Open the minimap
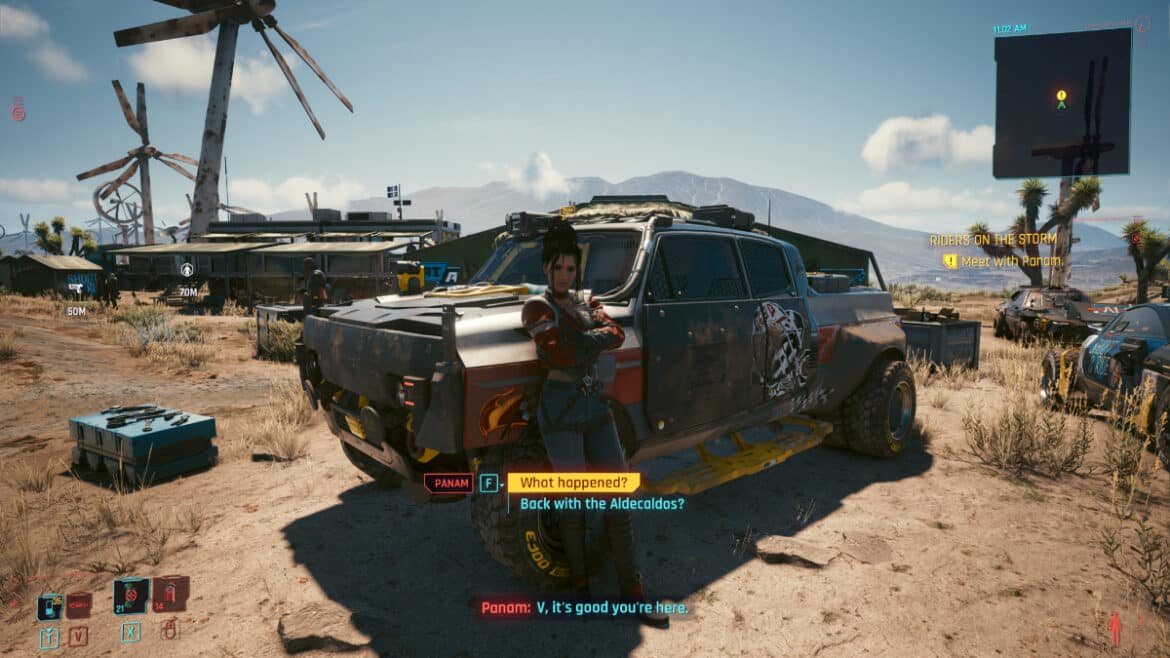This screenshot has height=658, width=1170. 1062,103
